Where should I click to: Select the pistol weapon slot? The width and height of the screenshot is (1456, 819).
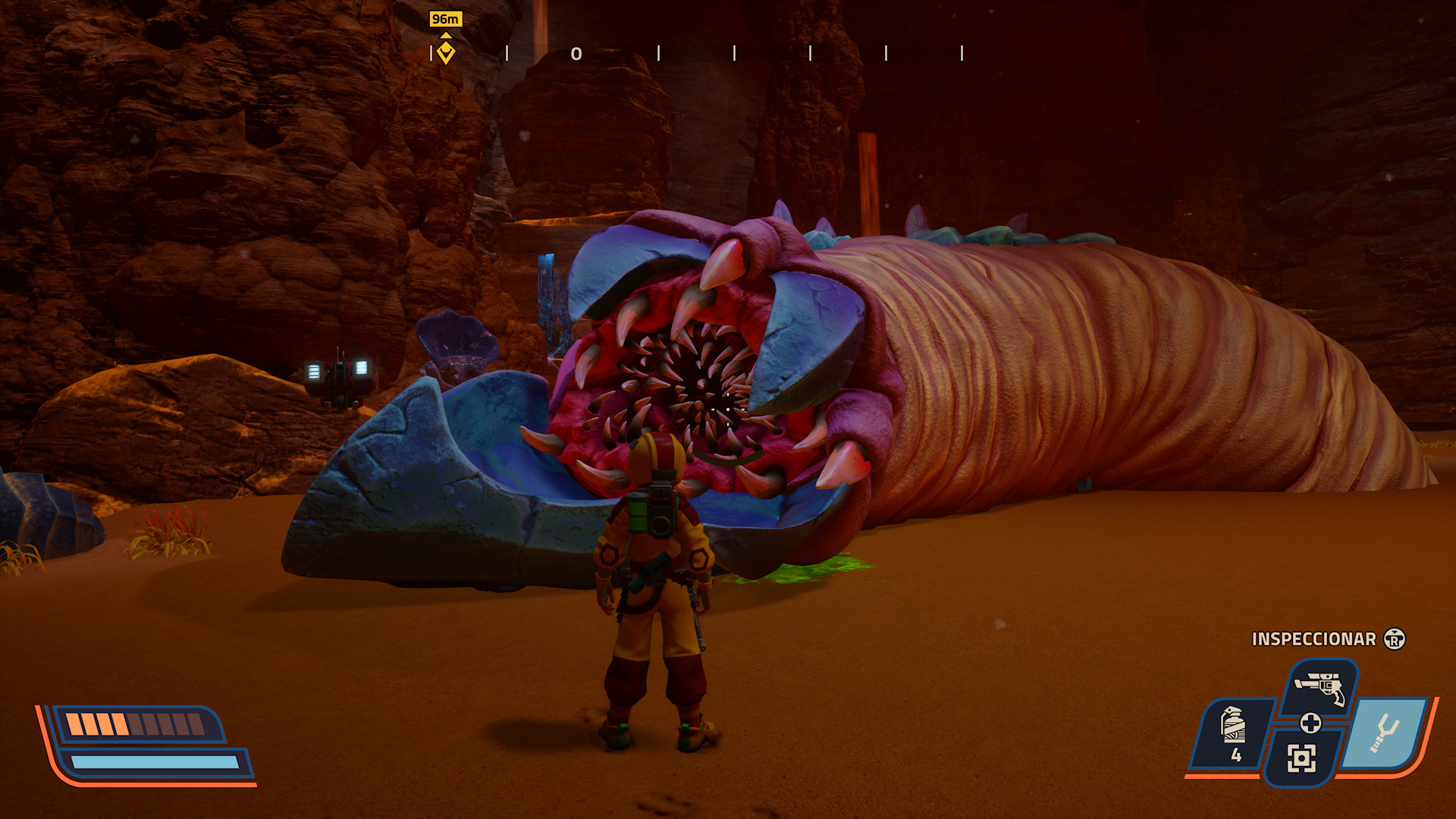(x=1319, y=687)
